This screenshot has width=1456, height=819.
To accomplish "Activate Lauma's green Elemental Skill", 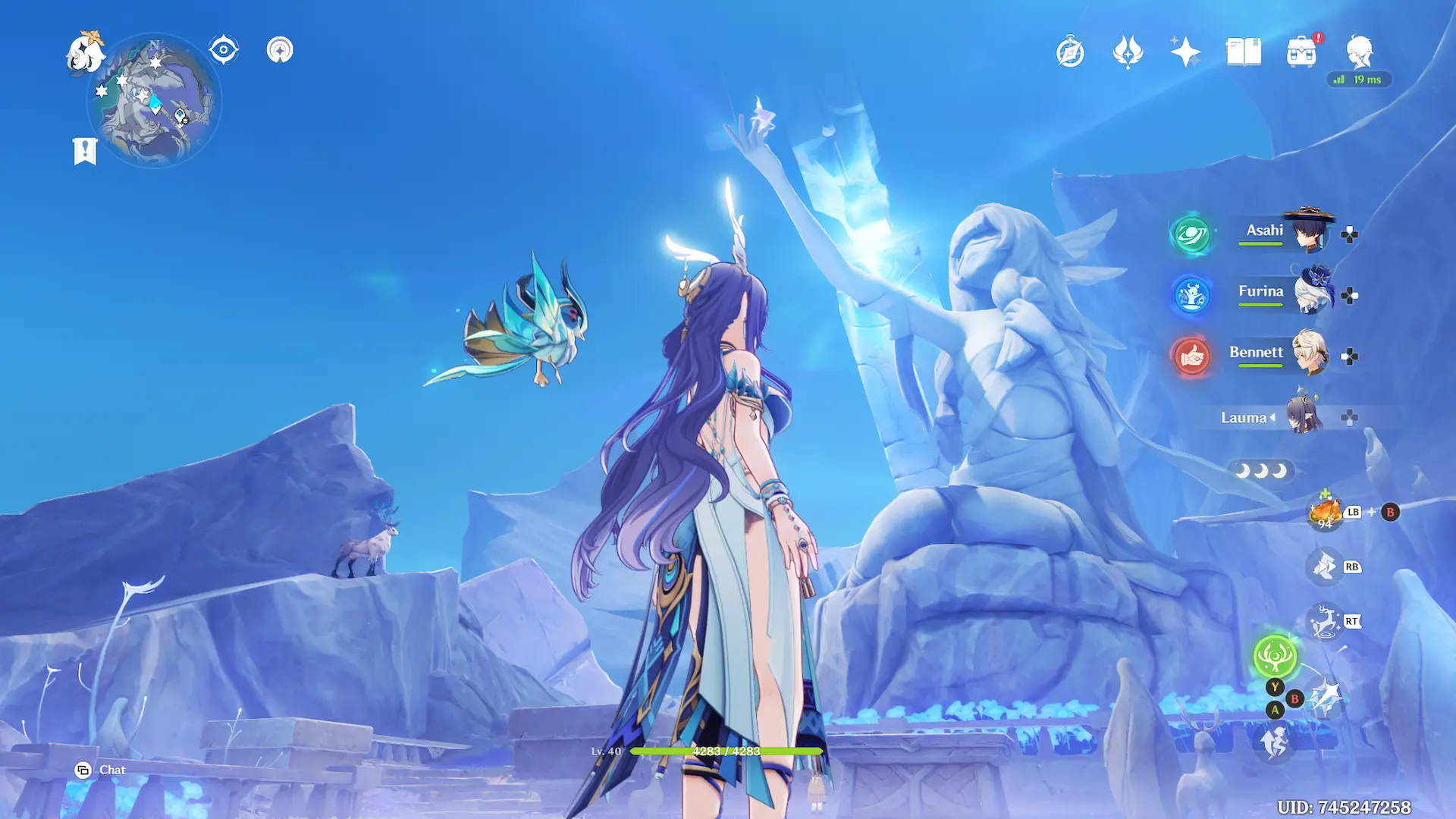I will coord(1275,656).
